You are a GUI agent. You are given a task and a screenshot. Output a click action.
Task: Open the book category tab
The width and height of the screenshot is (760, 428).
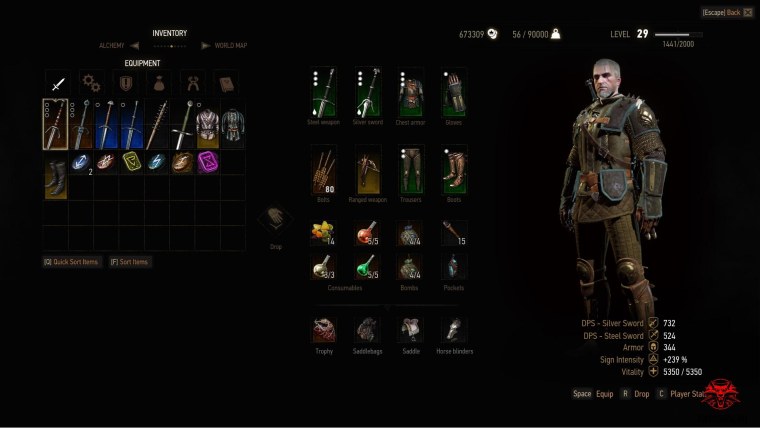226,84
